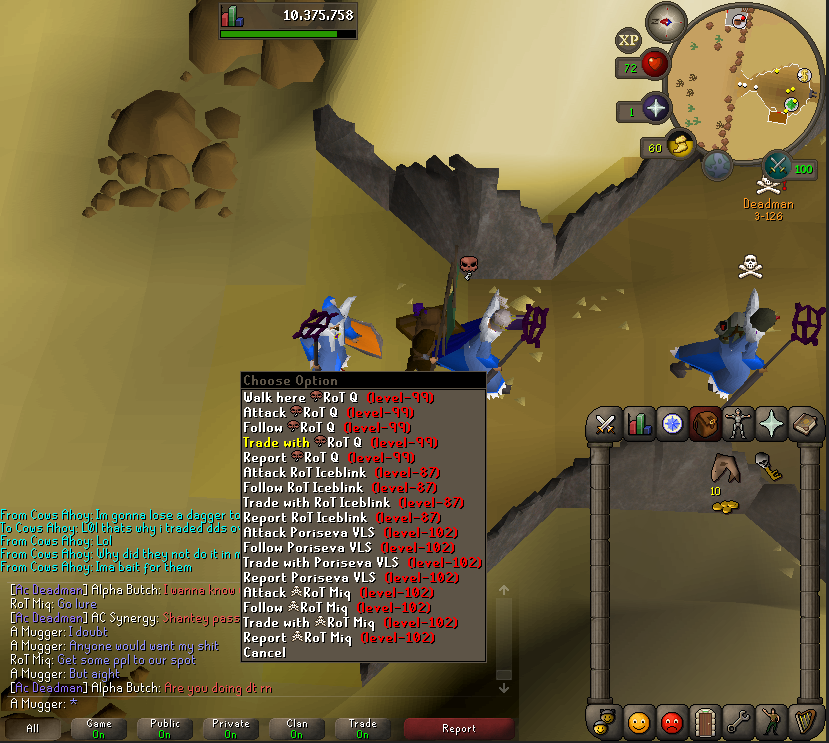Activate the special attack orb
The width and height of the screenshot is (829, 743).
click(777, 165)
